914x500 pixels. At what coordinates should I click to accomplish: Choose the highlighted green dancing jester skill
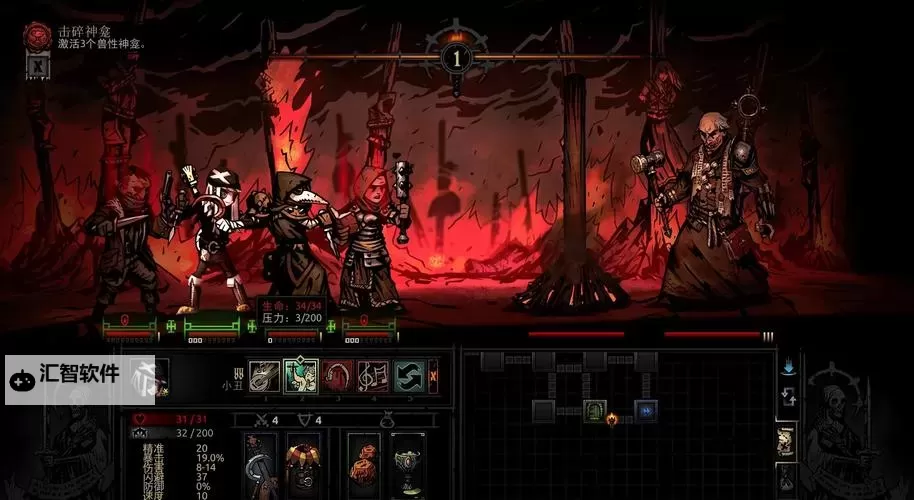[x=301, y=376]
